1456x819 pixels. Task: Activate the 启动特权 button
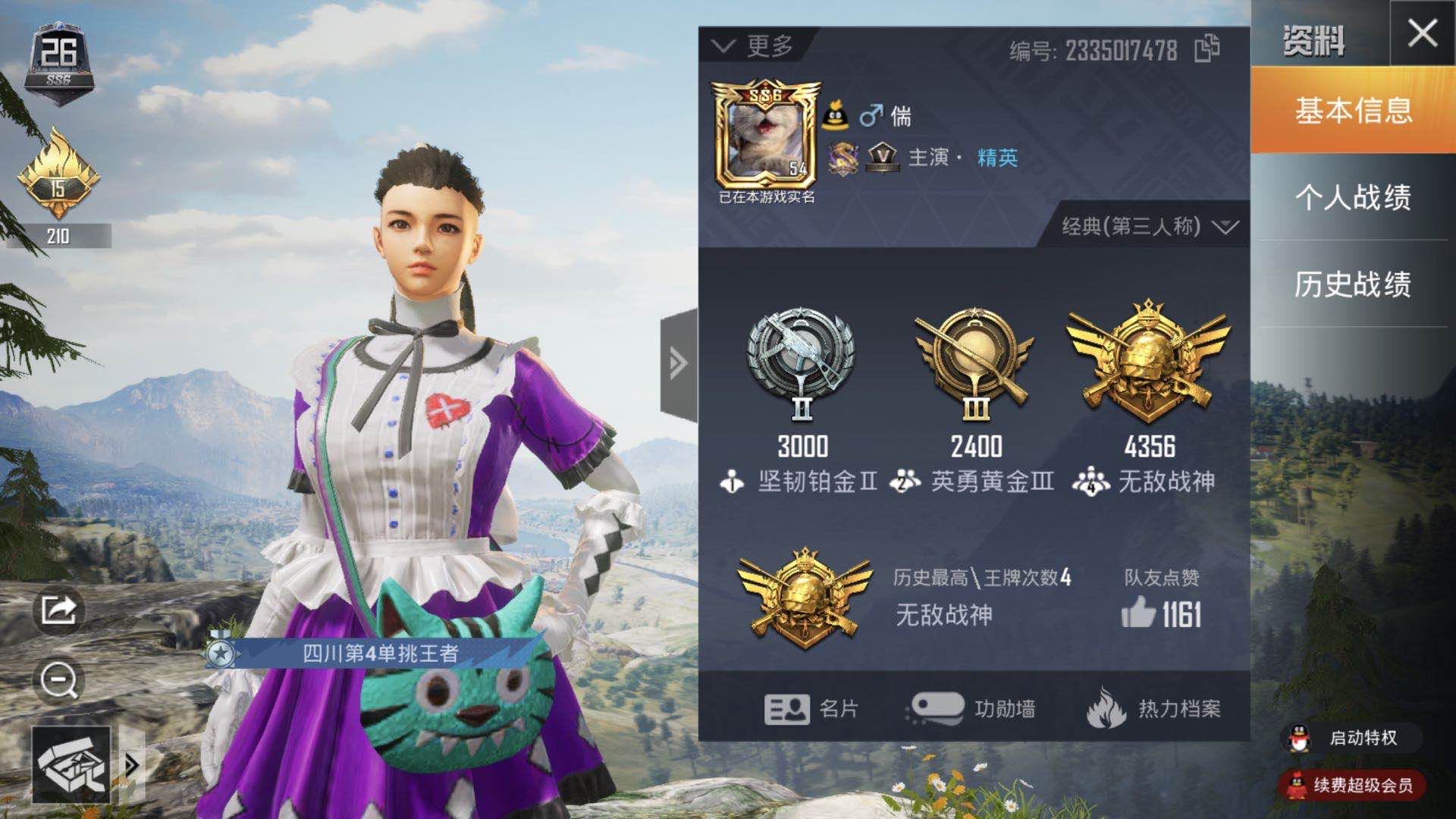[1350, 738]
